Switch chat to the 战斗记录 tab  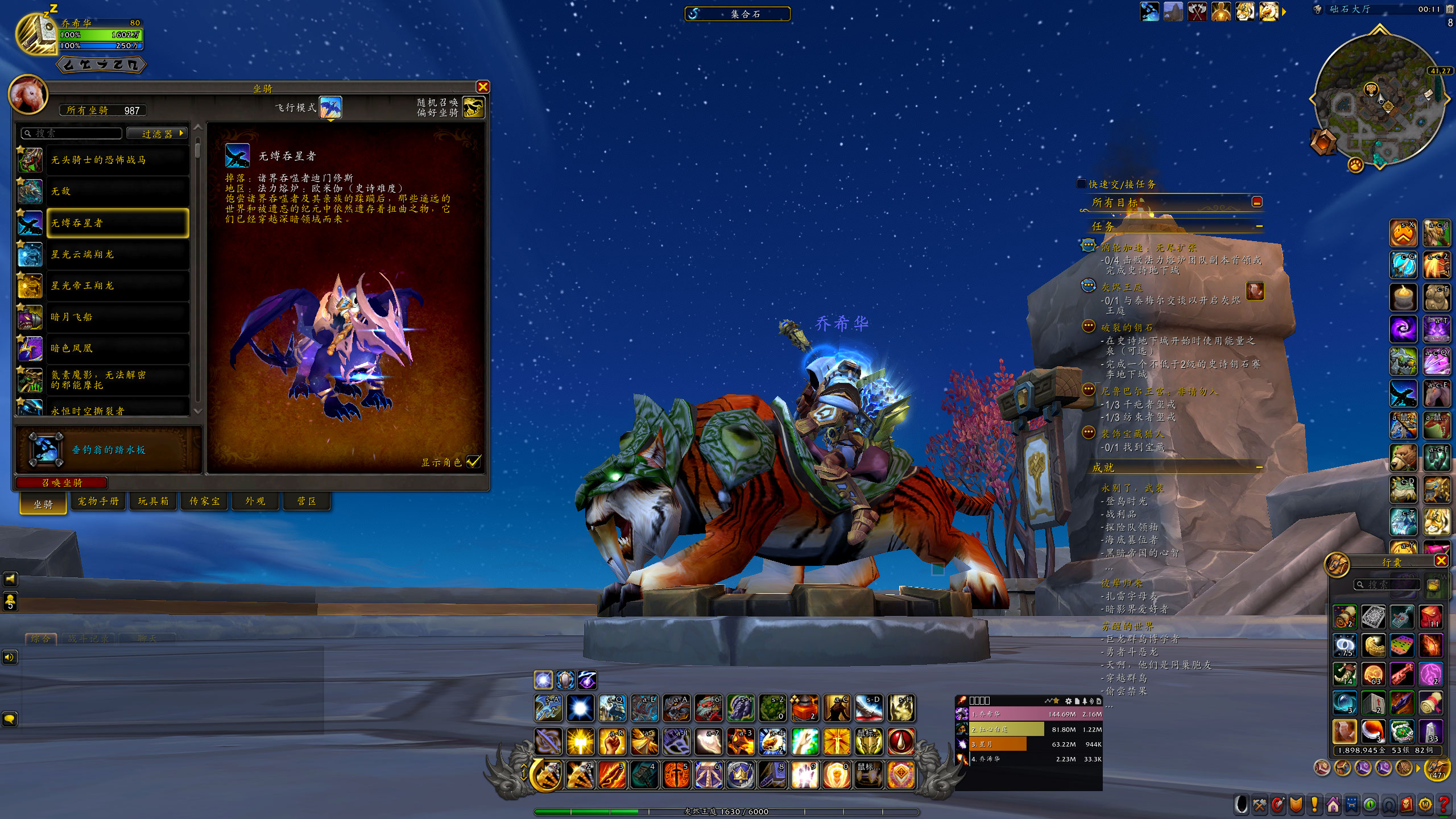coord(88,639)
